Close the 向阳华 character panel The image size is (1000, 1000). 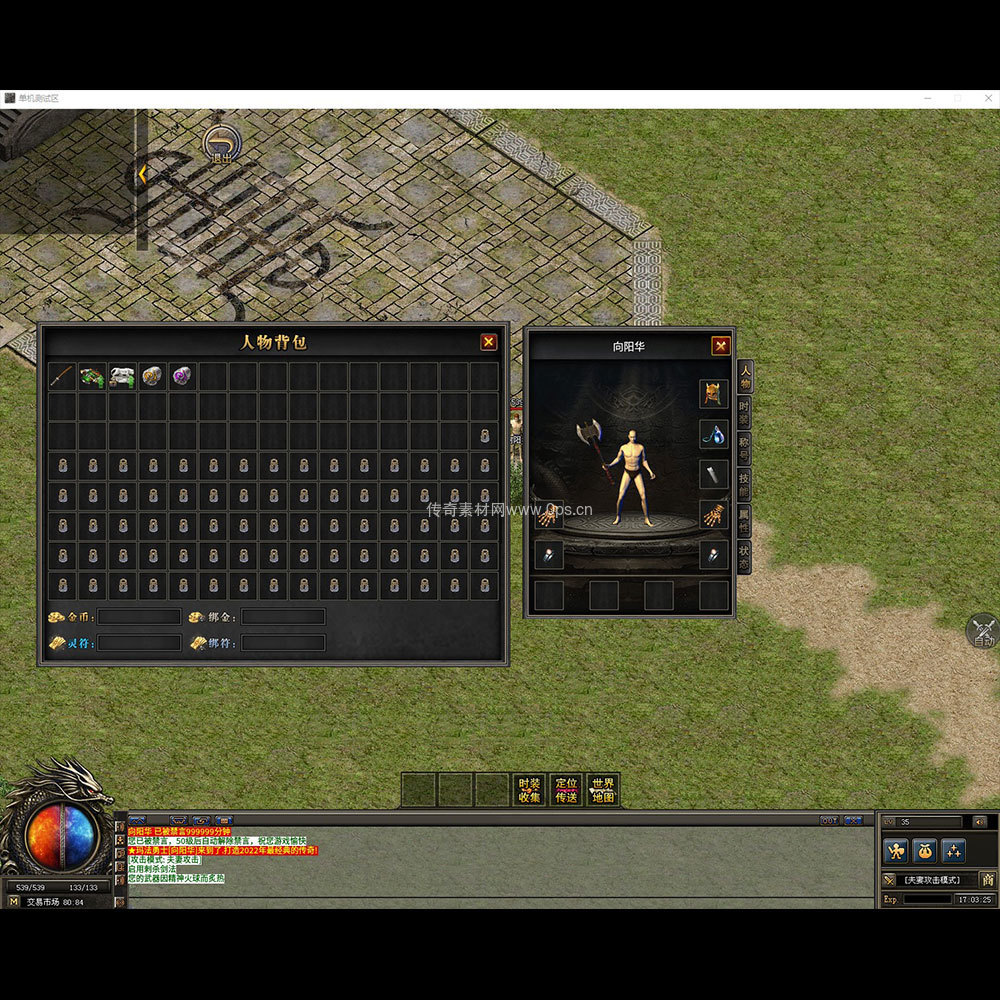click(x=720, y=346)
